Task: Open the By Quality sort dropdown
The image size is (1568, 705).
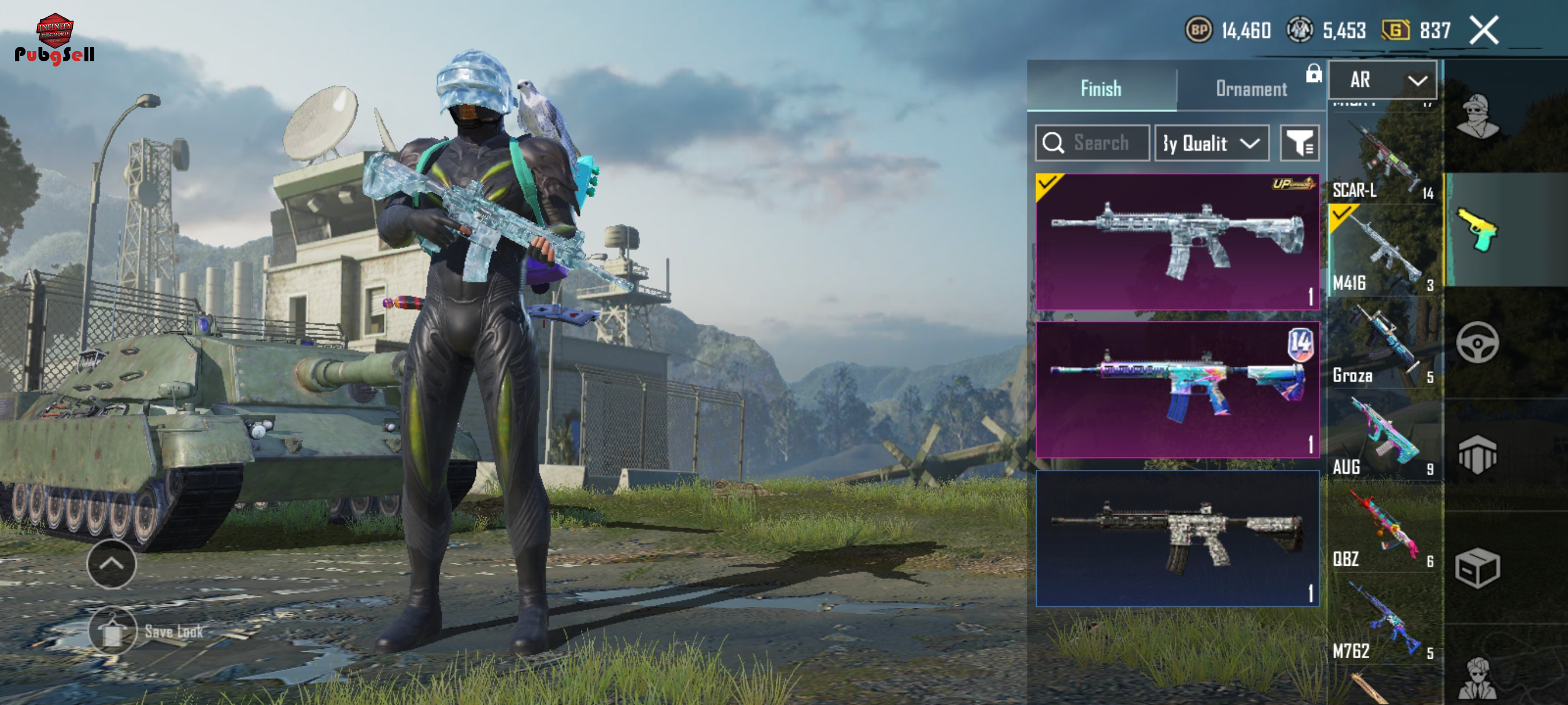Action: click(1211, 143)
